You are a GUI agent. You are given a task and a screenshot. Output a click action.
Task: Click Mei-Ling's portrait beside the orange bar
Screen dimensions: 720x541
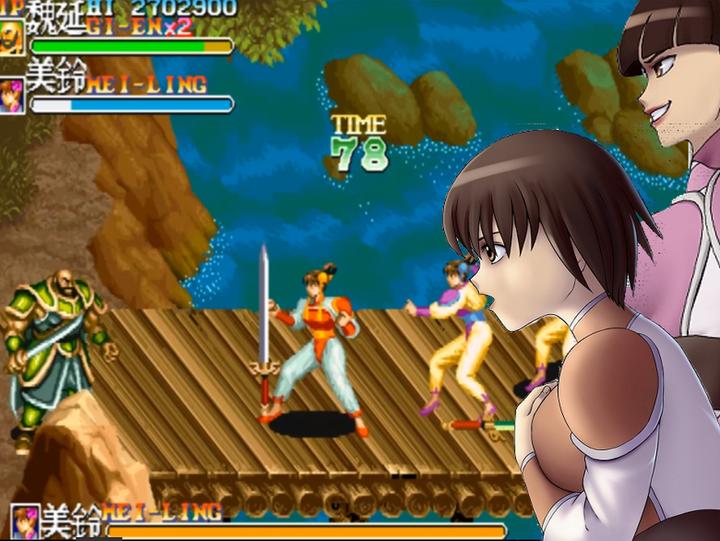(x=24, y=523)
